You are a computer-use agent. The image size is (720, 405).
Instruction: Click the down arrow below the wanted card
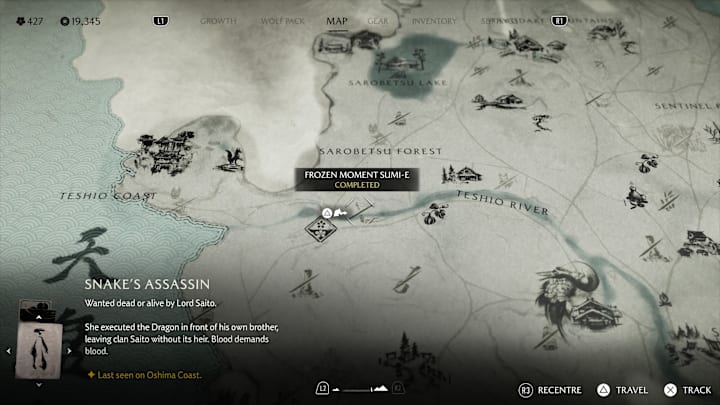pyautogui.click(x=41, y=384)
